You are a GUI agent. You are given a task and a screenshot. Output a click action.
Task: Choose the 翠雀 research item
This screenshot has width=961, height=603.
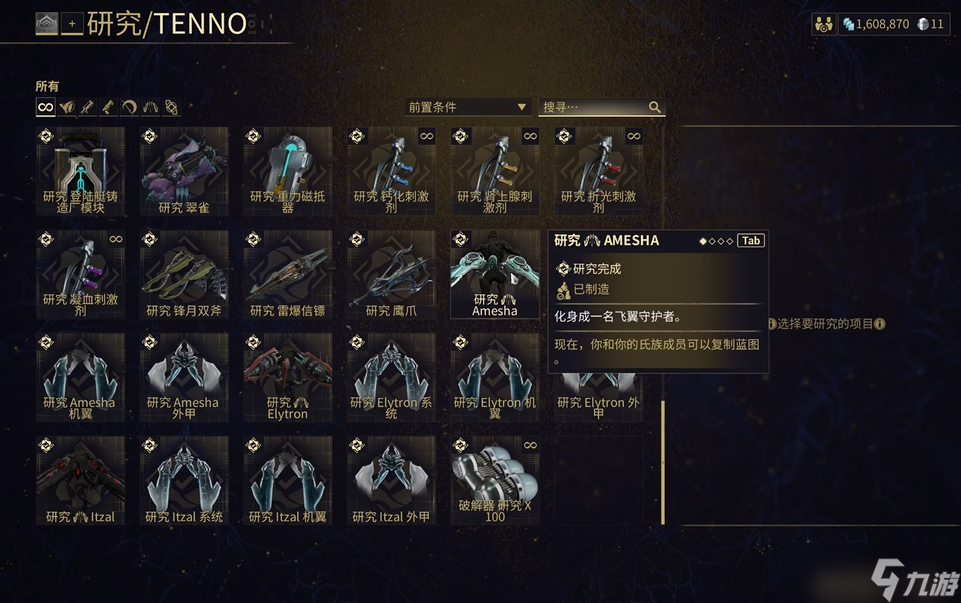[x=184, y=171]
